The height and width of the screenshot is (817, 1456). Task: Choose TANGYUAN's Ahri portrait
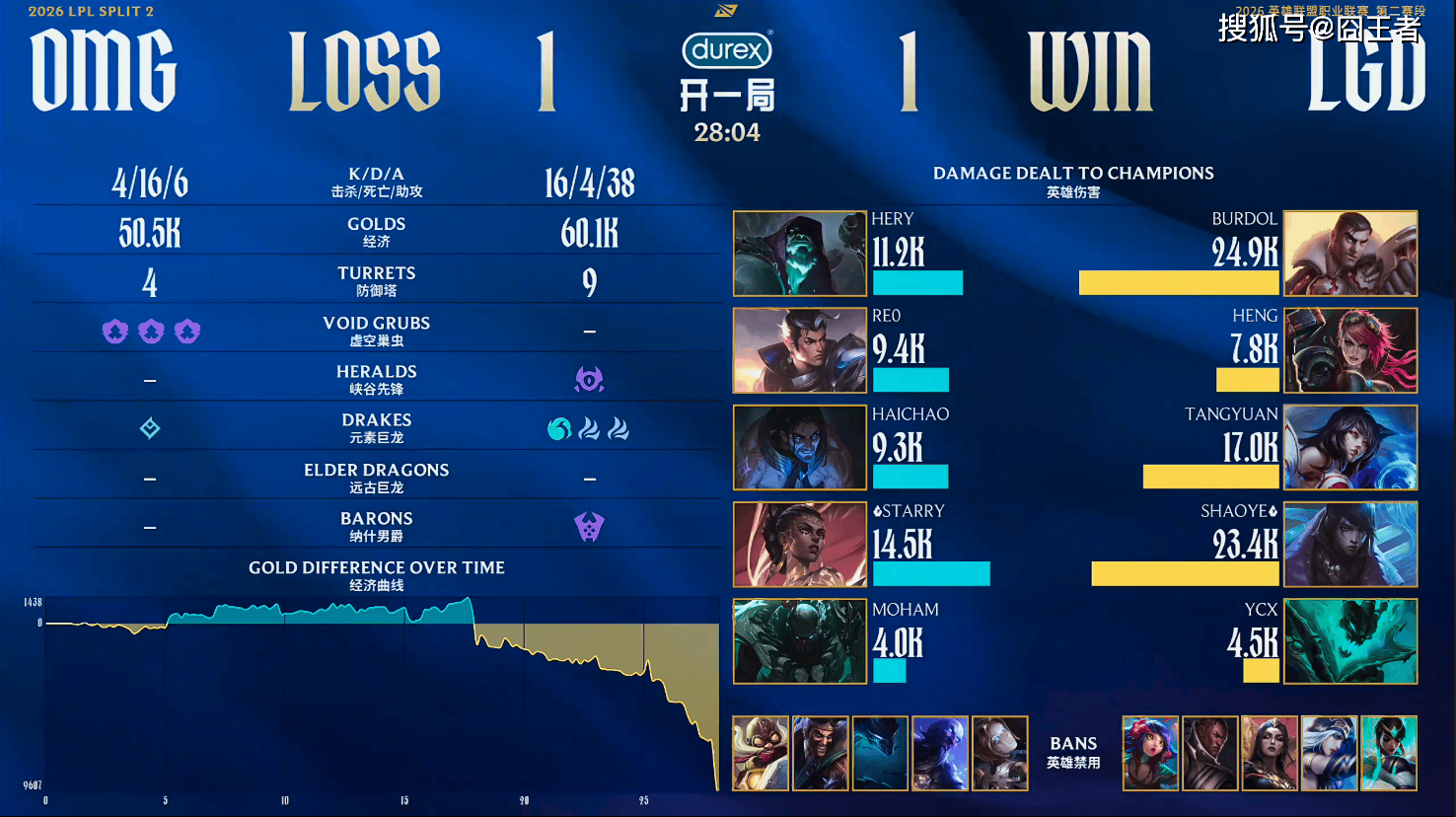1350,447
